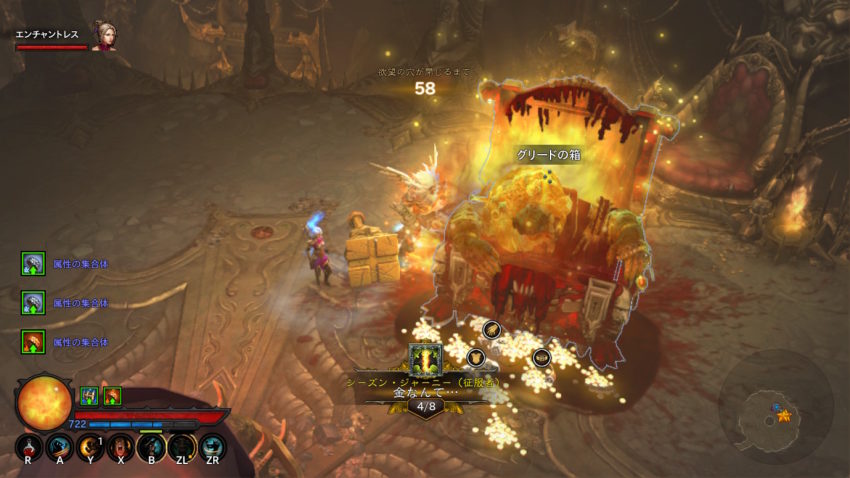Activate the orange crescent skill icon
This screenshot has height=478, width=850.
pyautogui.click(x=89, y=447)
